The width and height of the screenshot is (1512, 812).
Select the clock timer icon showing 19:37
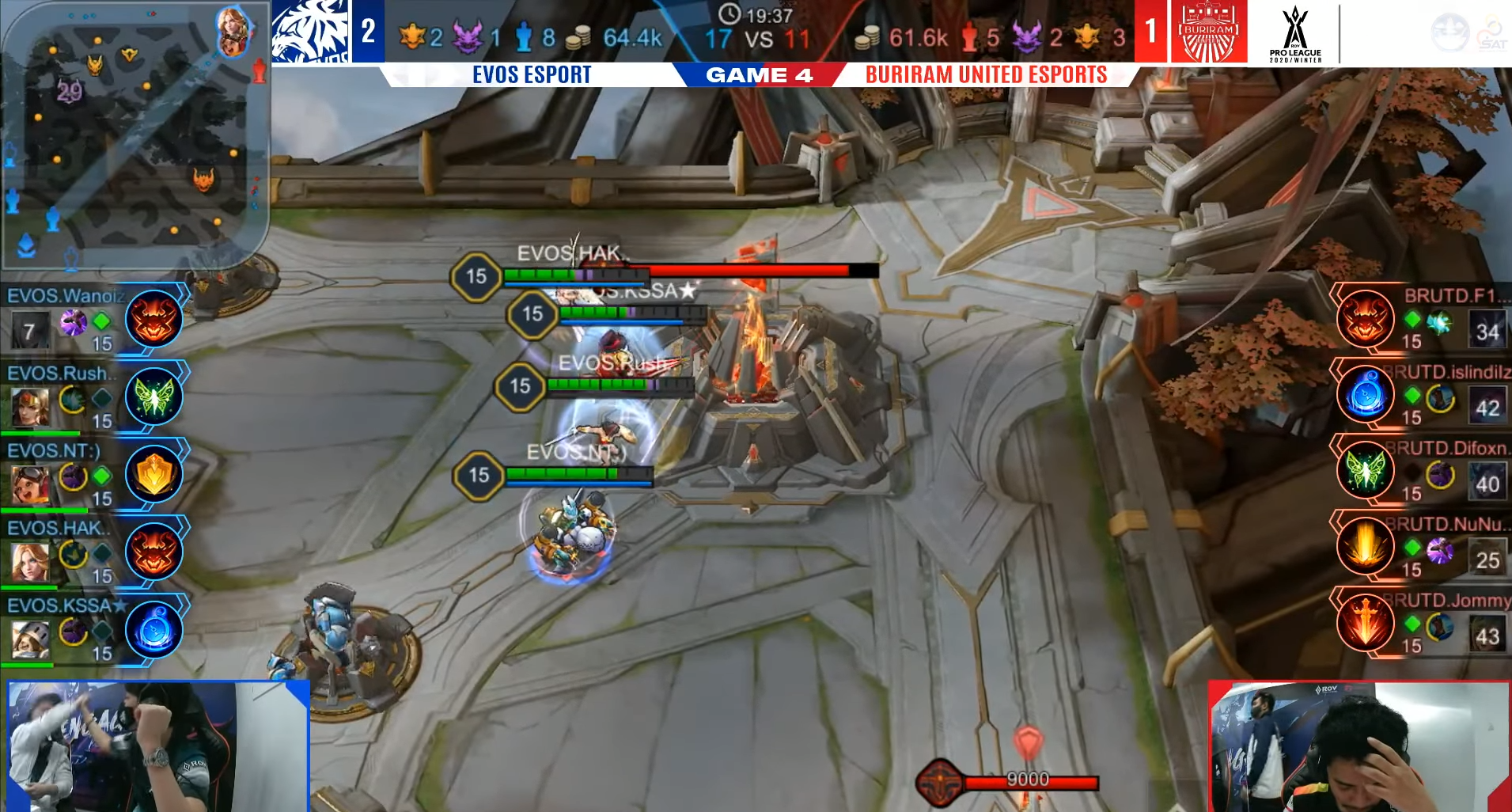pos(729,13)
